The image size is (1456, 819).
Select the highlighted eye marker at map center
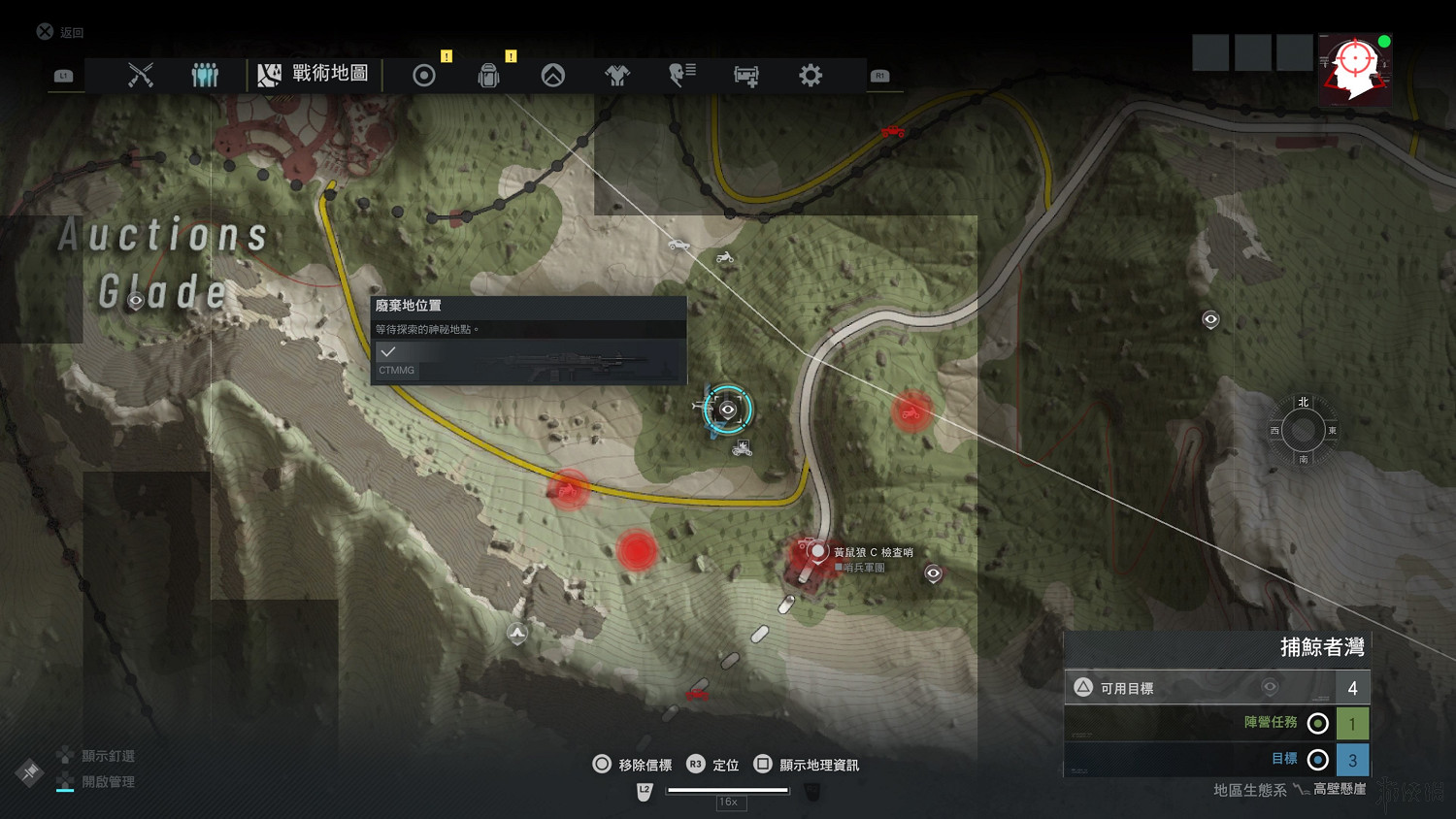point(727,409)
